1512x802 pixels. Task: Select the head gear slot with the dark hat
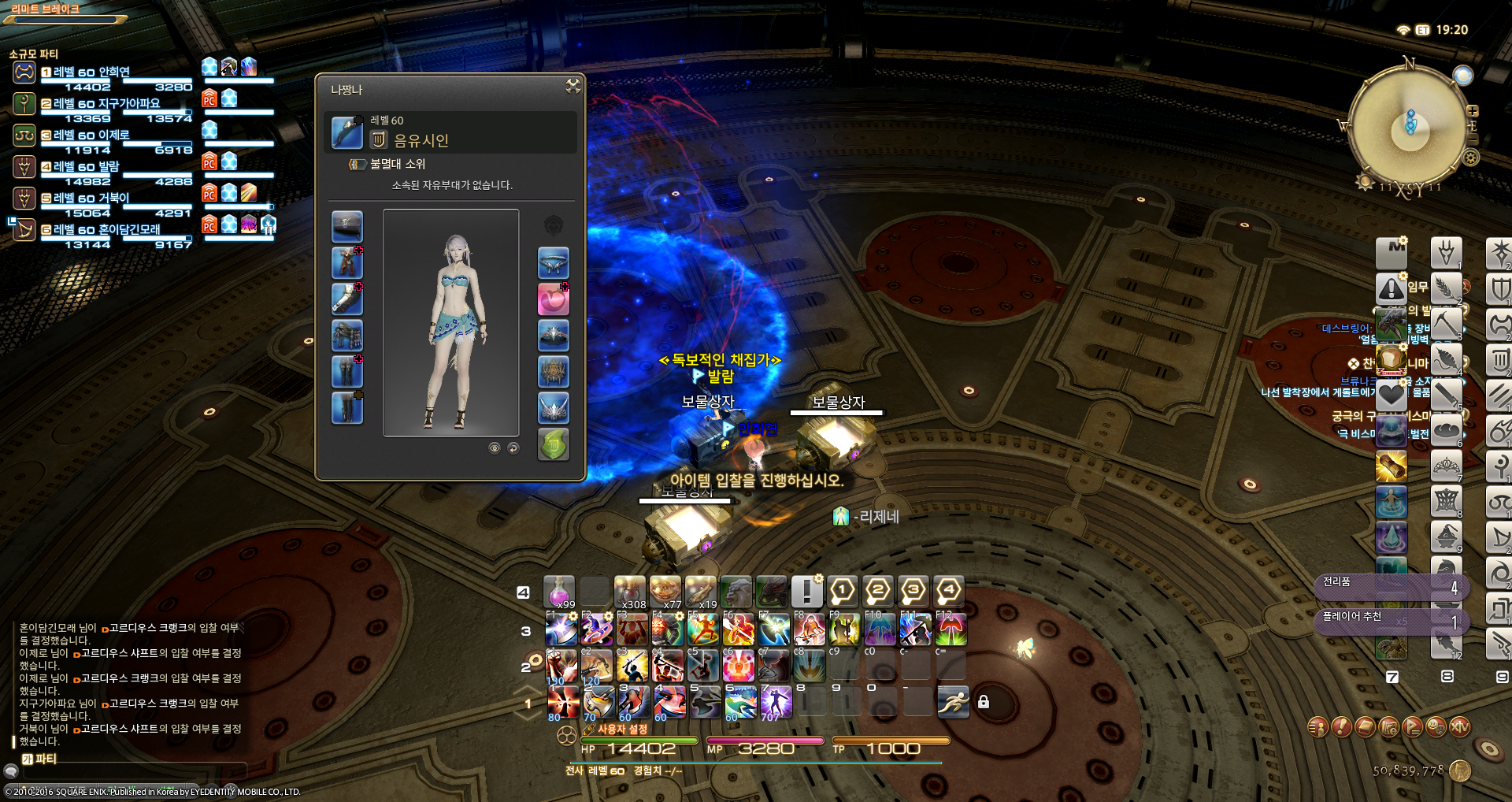(x=346, y=226)
